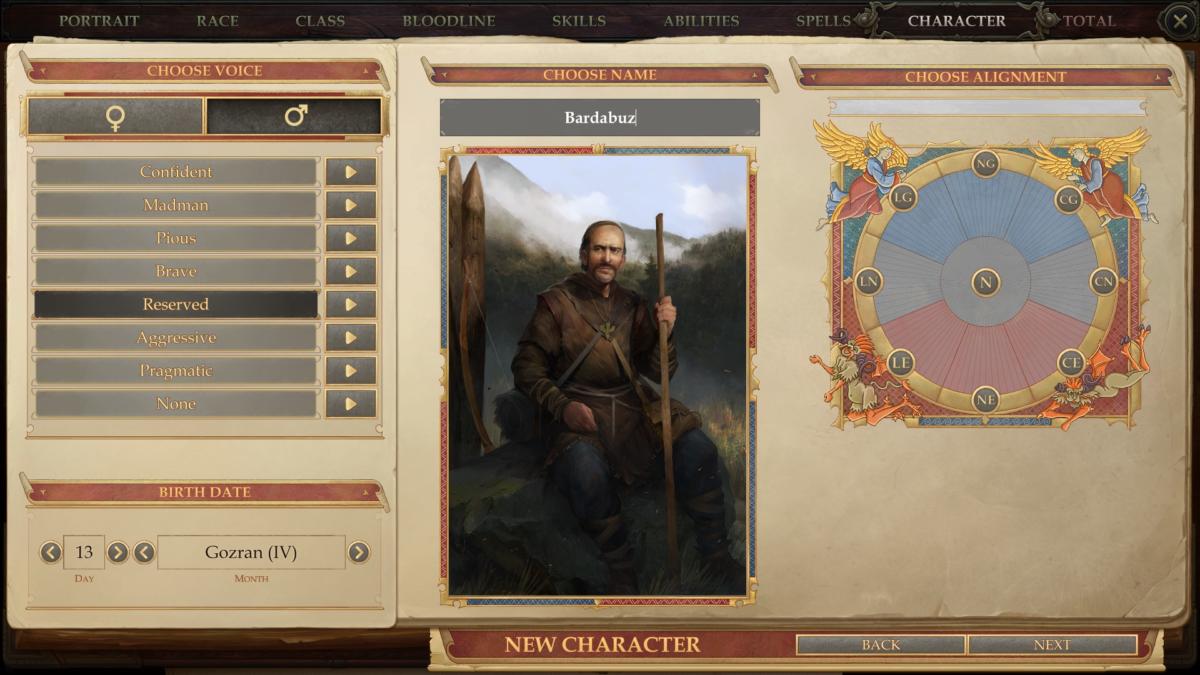Advance to the next birth month

(x=358, y=552)
